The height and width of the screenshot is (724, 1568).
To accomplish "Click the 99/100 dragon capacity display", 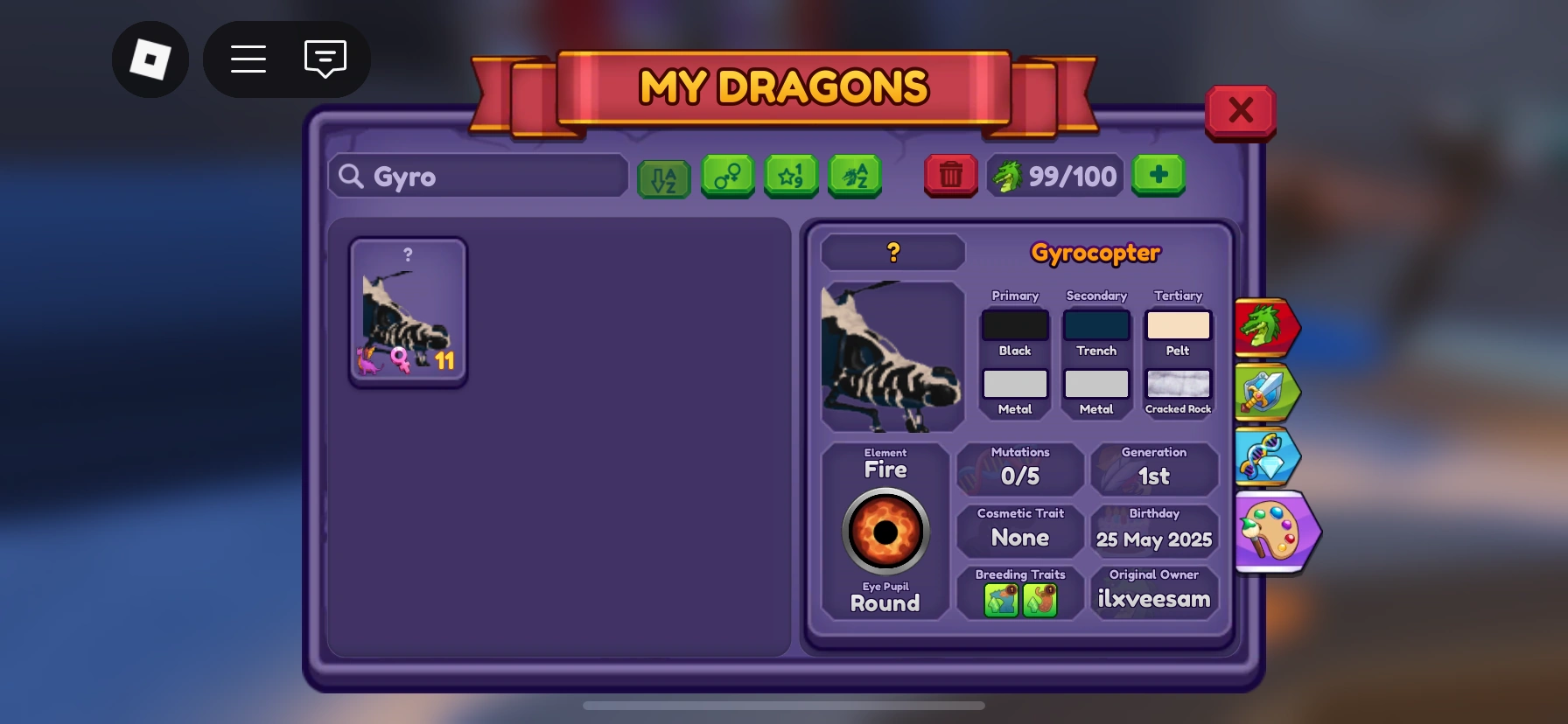I will point(1054,176).
